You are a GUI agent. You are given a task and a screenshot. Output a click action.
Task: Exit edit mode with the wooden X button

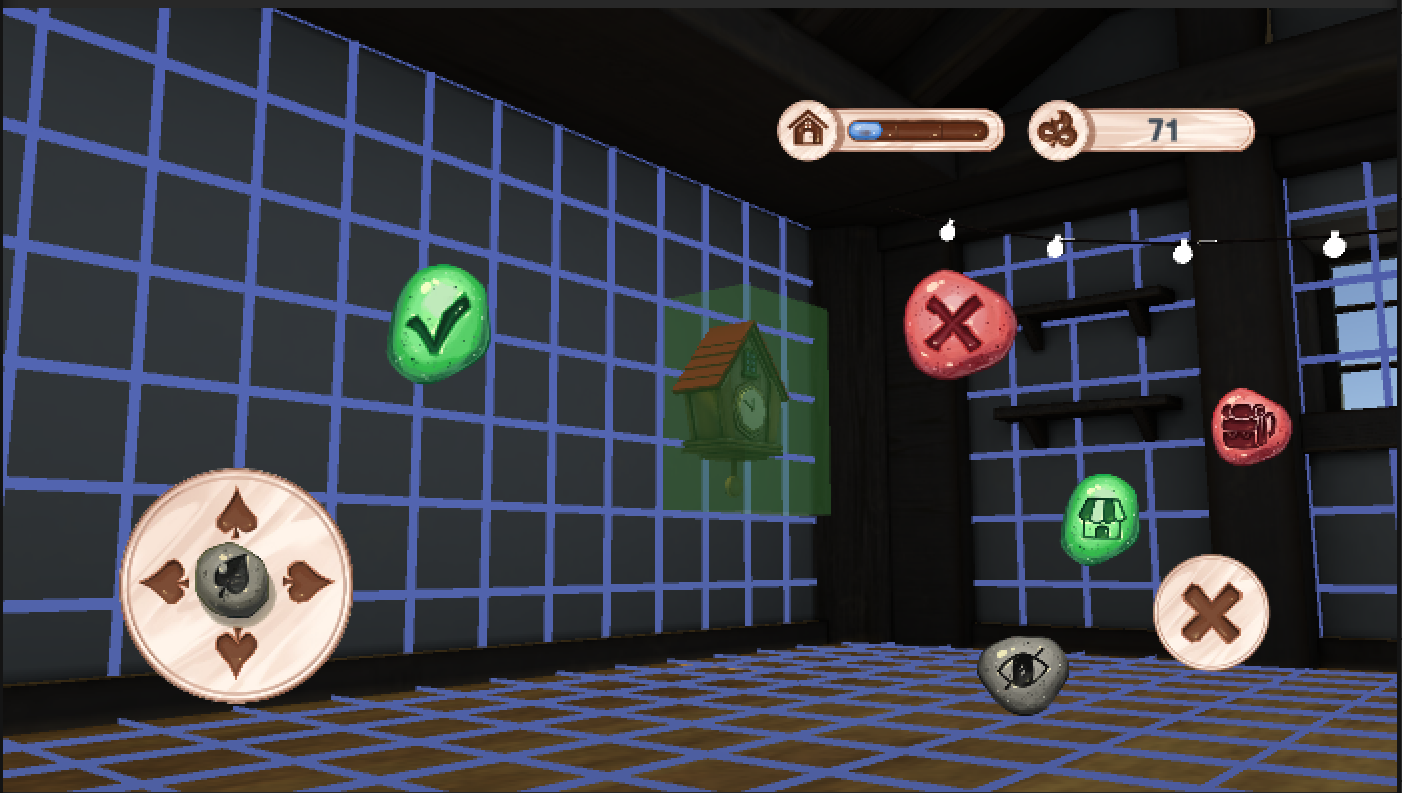[1211, 611]
